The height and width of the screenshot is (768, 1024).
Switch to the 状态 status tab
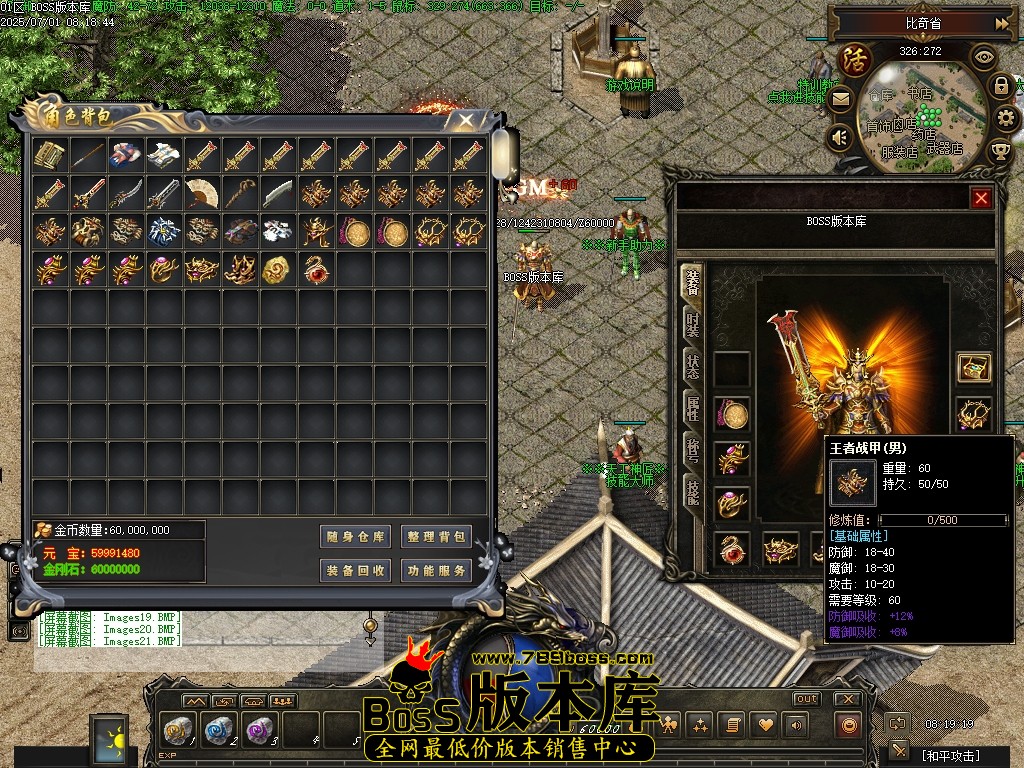click(692, 366)
